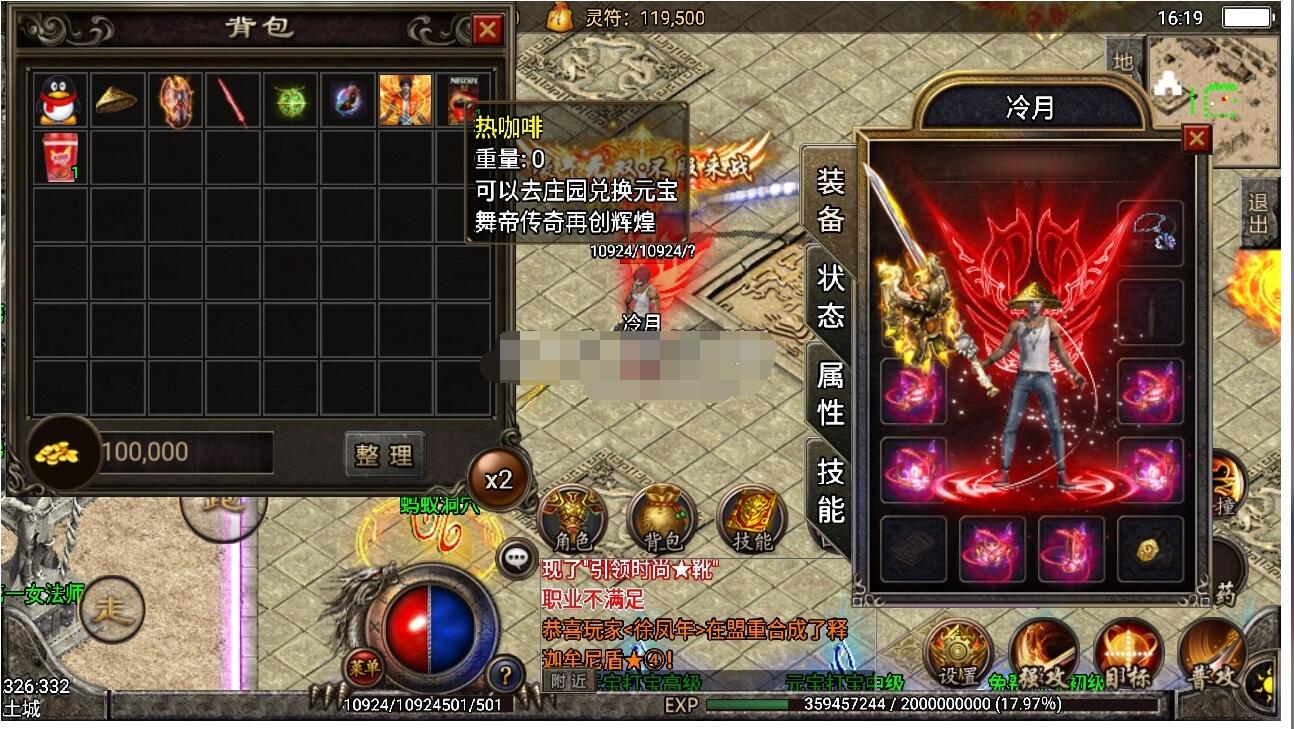
Task: Click the 退出 exit button
Action: click(x=1258, y=214)
